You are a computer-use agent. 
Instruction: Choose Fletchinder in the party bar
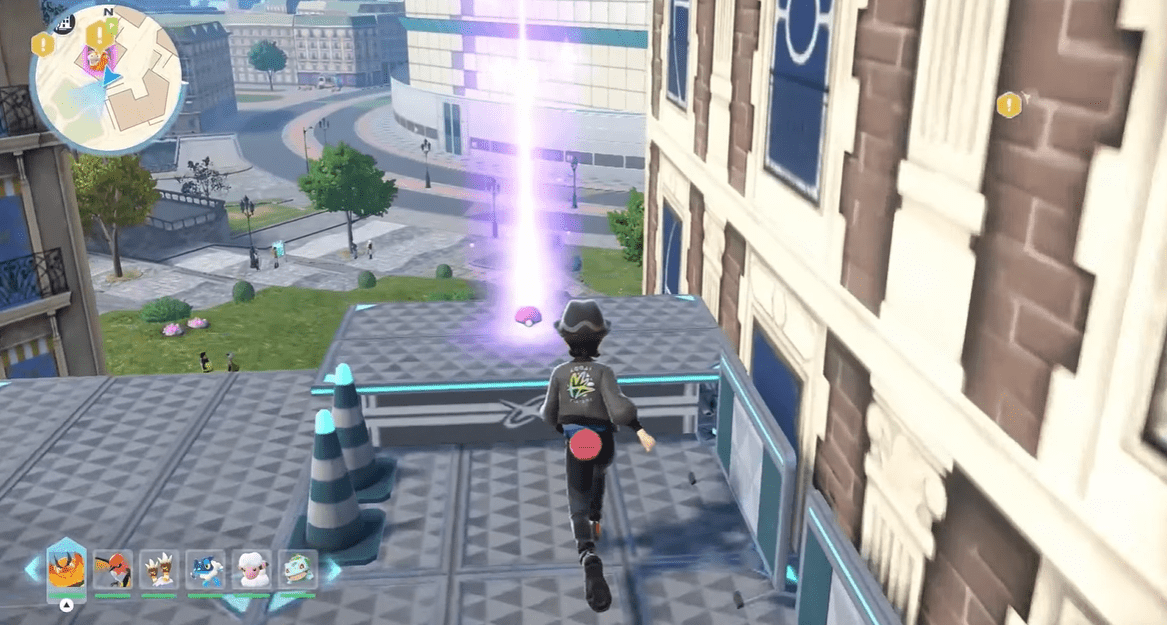pyautogui.click(x=112, y=570)
